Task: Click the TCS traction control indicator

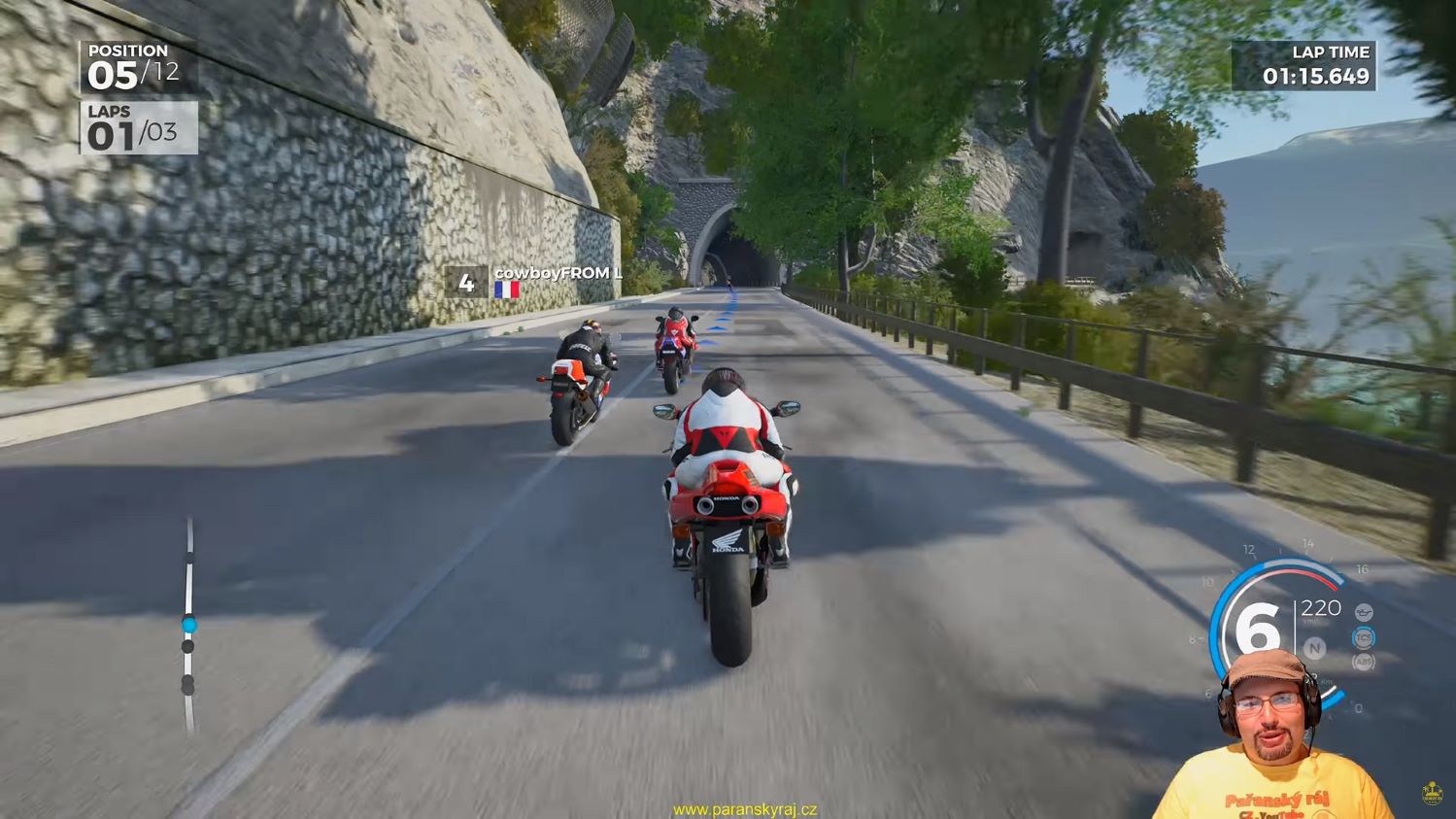Action: coord(1364,637)
